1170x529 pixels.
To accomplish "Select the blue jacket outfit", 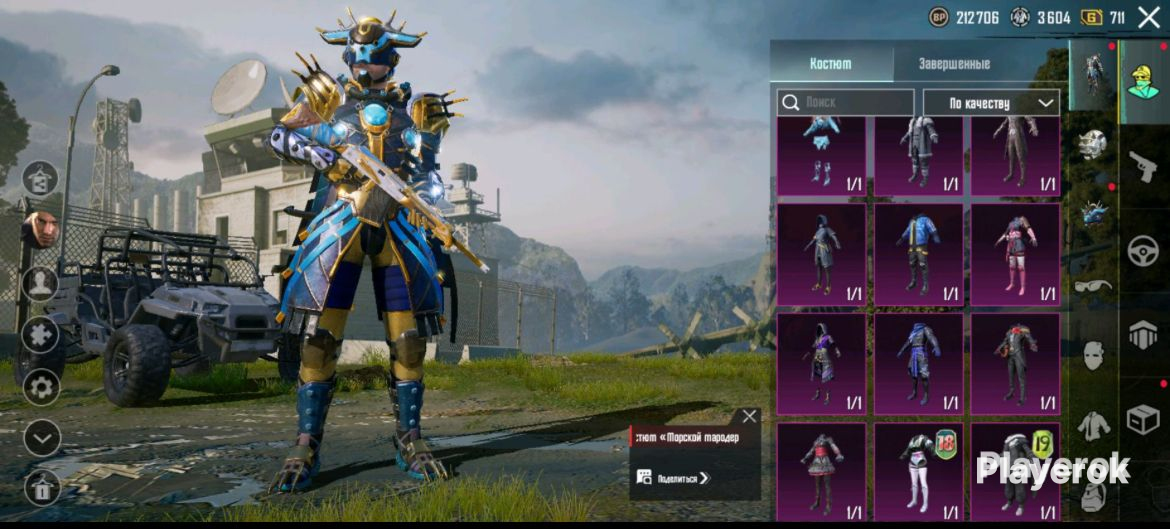I will [x=918, y=254].
